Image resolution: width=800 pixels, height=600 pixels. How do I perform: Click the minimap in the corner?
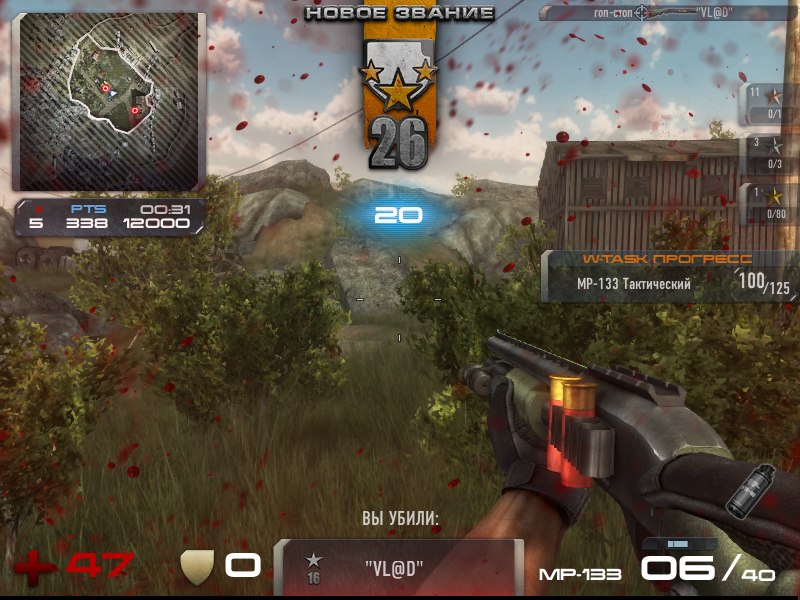pyautogui.click(x=108, y=100)
